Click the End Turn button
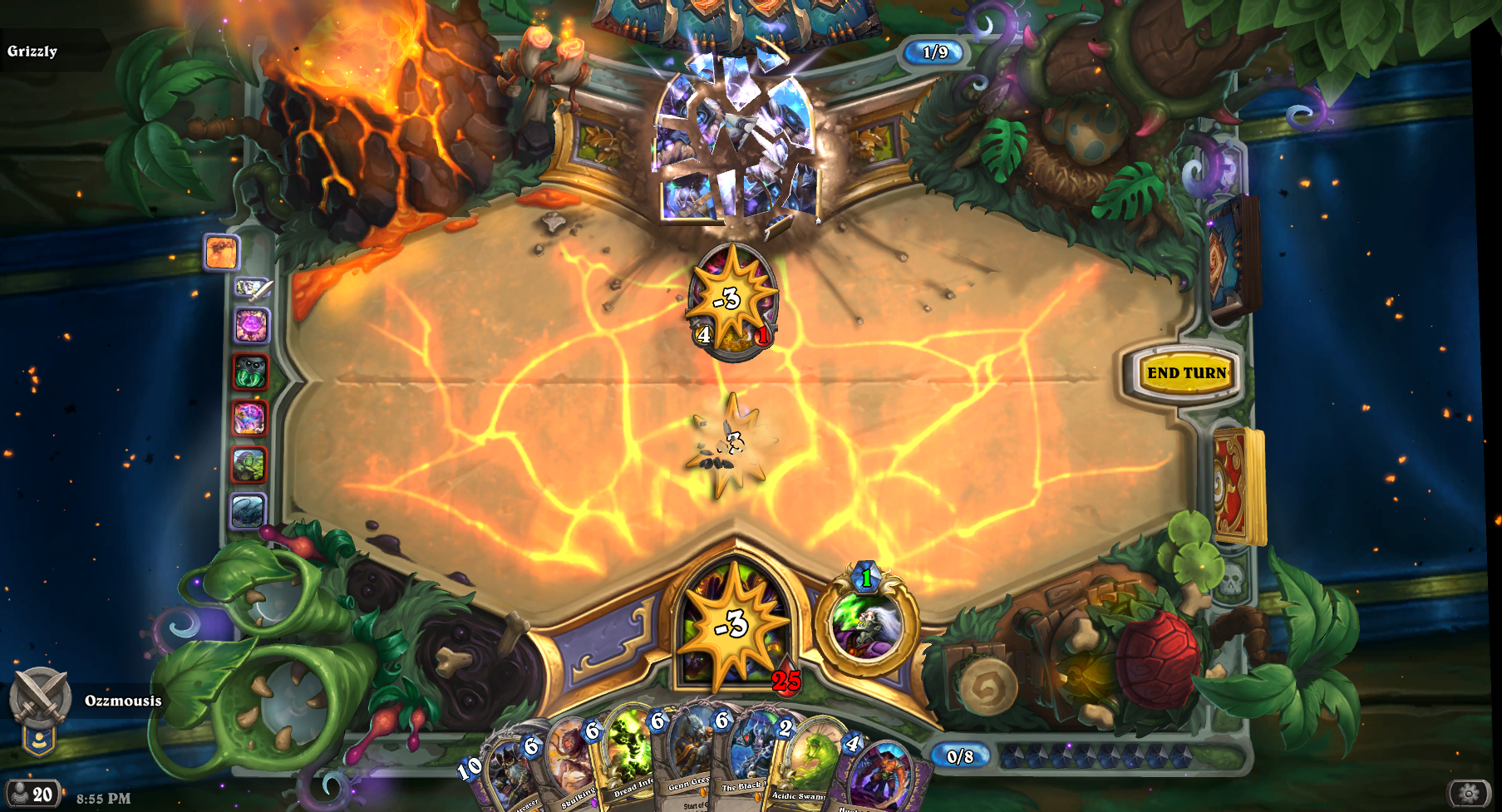Screen dimensions: 1502x812 pyautogui.click(x=1186, y=373)
